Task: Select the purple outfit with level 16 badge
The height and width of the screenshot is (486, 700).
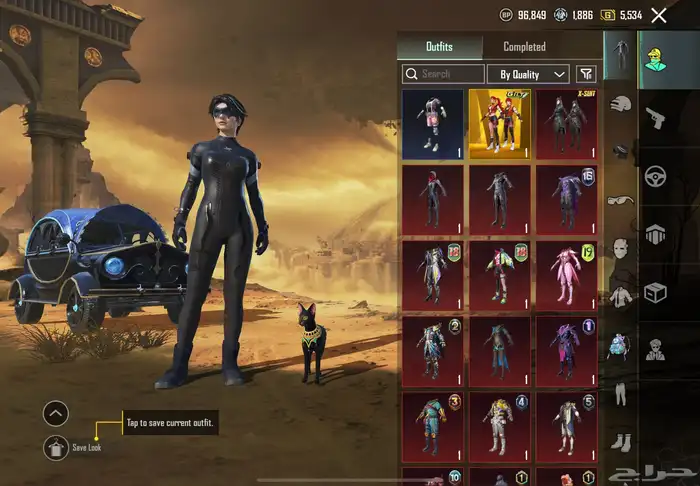Action: [x=566, y=200]
